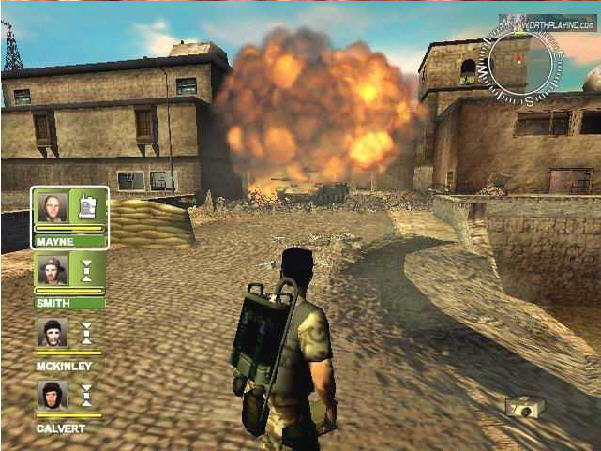Viewport: 601px width, 451px height.
Task: Click the camera icon on the HUD
Action: pyautogui.click(x=524, y=407)
